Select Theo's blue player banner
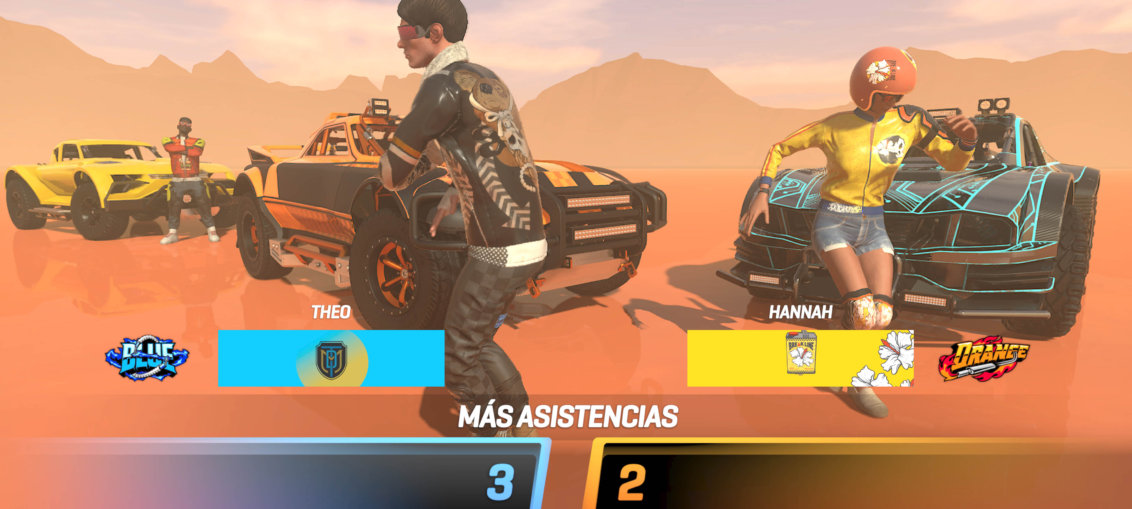The height and width of the screenshot is (509, 1132). coord(330,358)
